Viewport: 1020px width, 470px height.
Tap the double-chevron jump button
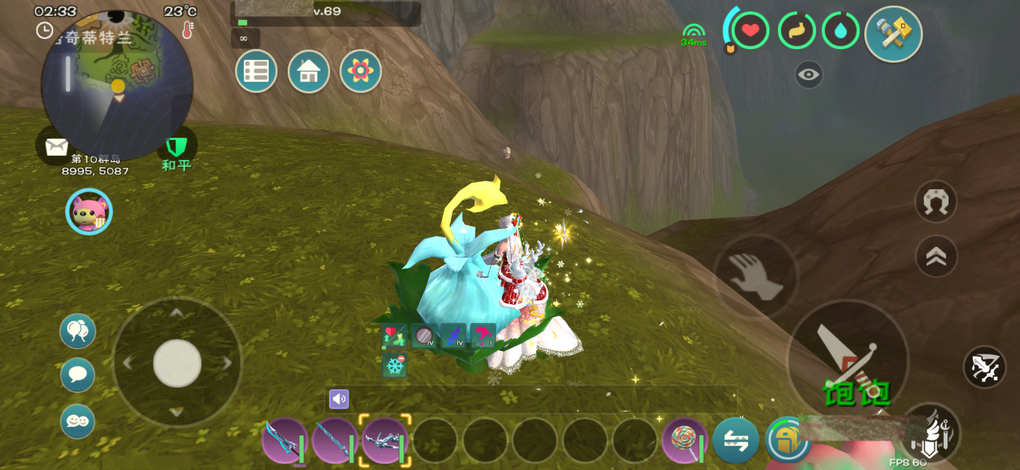pos(936,256)
